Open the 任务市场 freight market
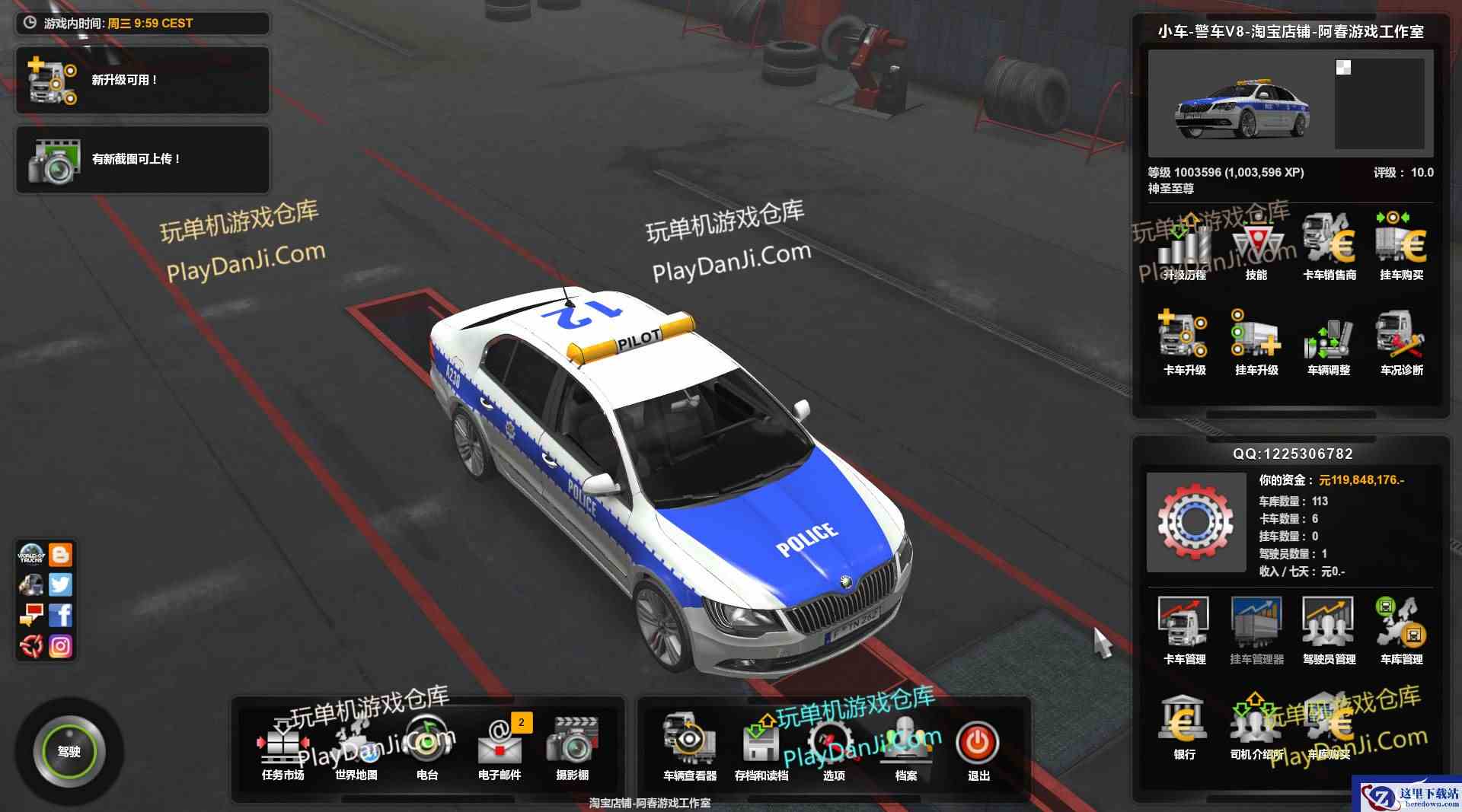Image resolution: width=1462 pixels, height=812 pixels. click(283, 747)
